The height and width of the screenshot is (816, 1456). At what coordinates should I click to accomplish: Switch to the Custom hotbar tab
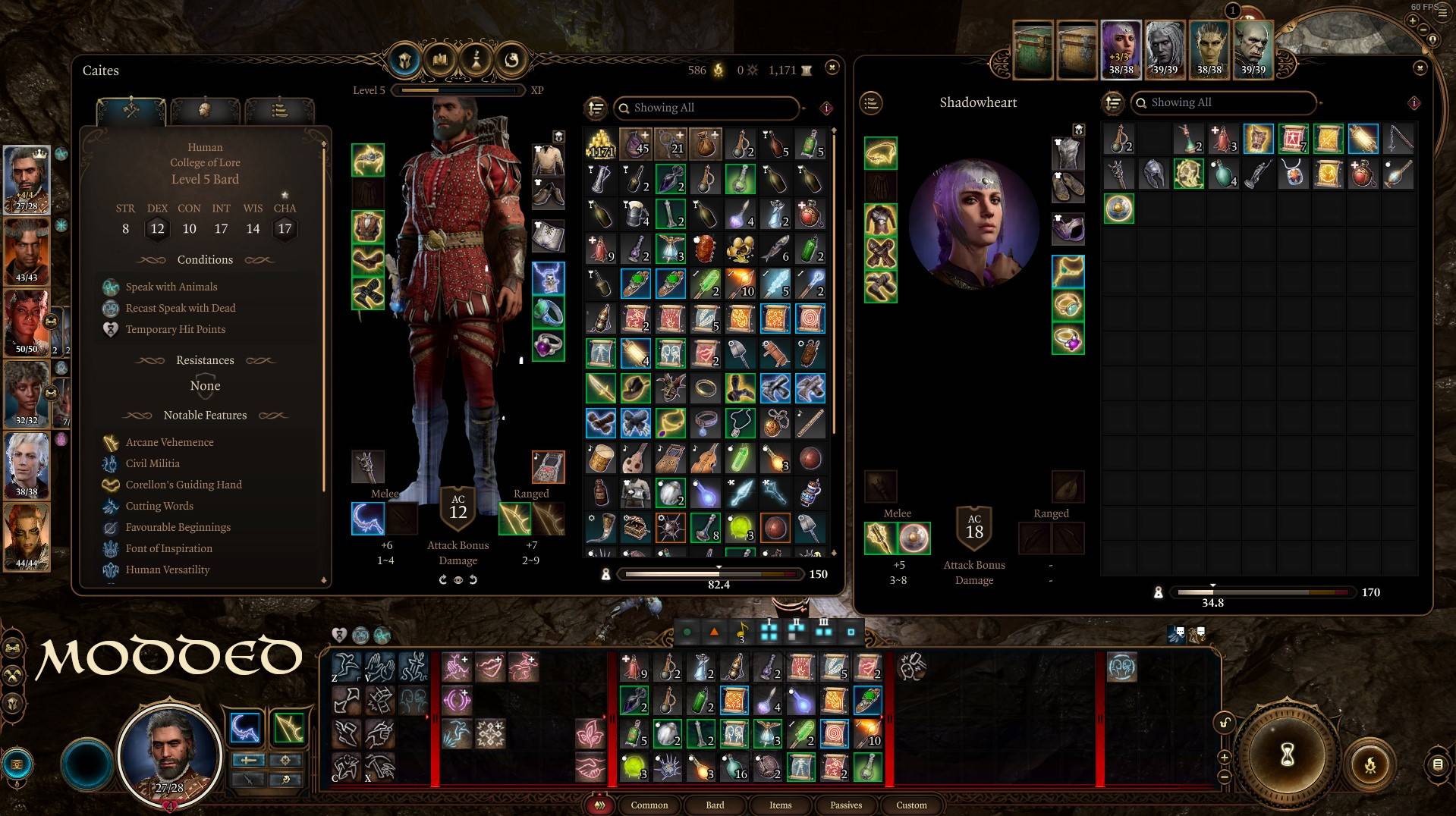[x=911, y=805]
